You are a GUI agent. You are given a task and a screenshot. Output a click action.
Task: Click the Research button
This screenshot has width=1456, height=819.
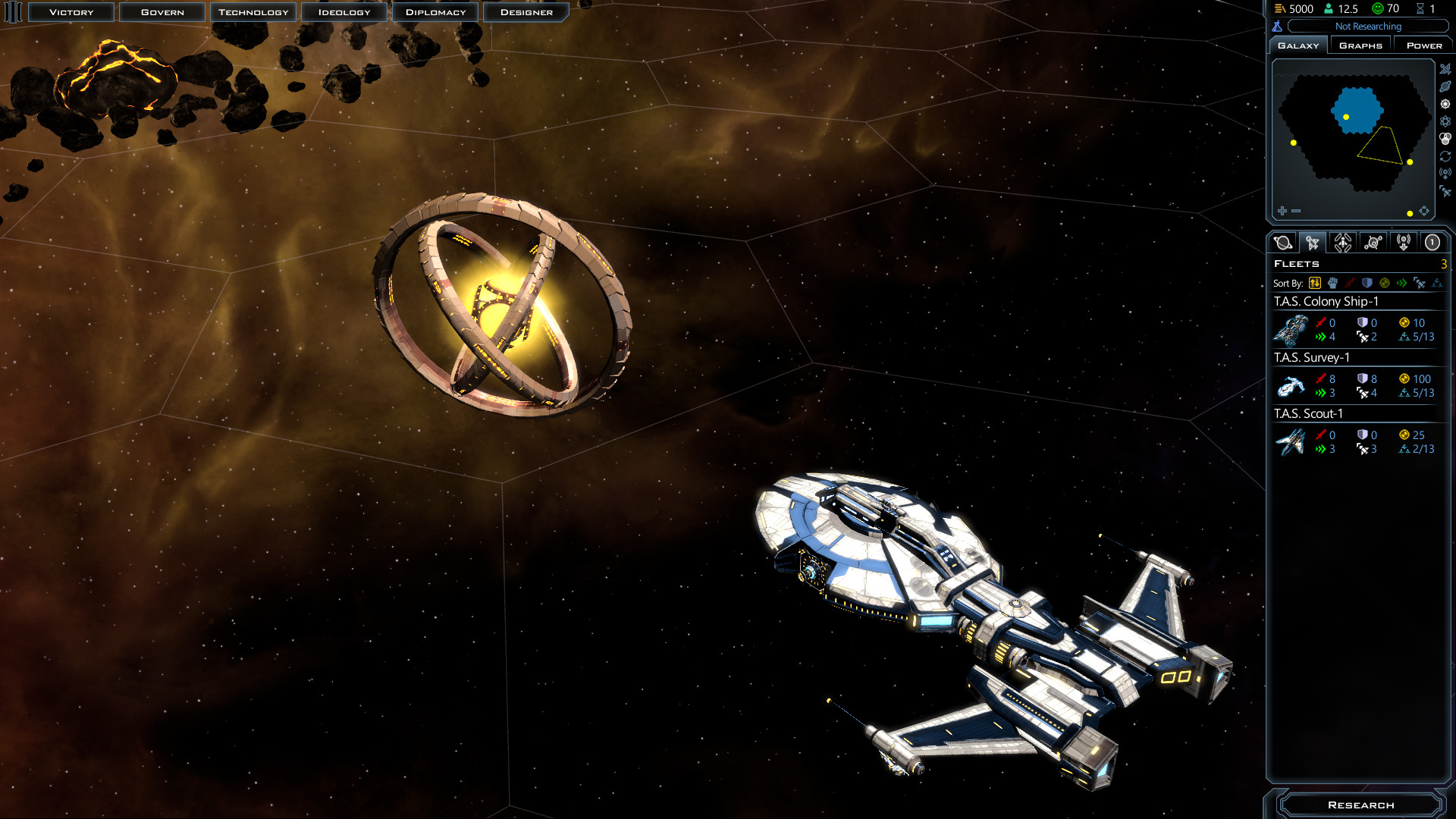1360,805
